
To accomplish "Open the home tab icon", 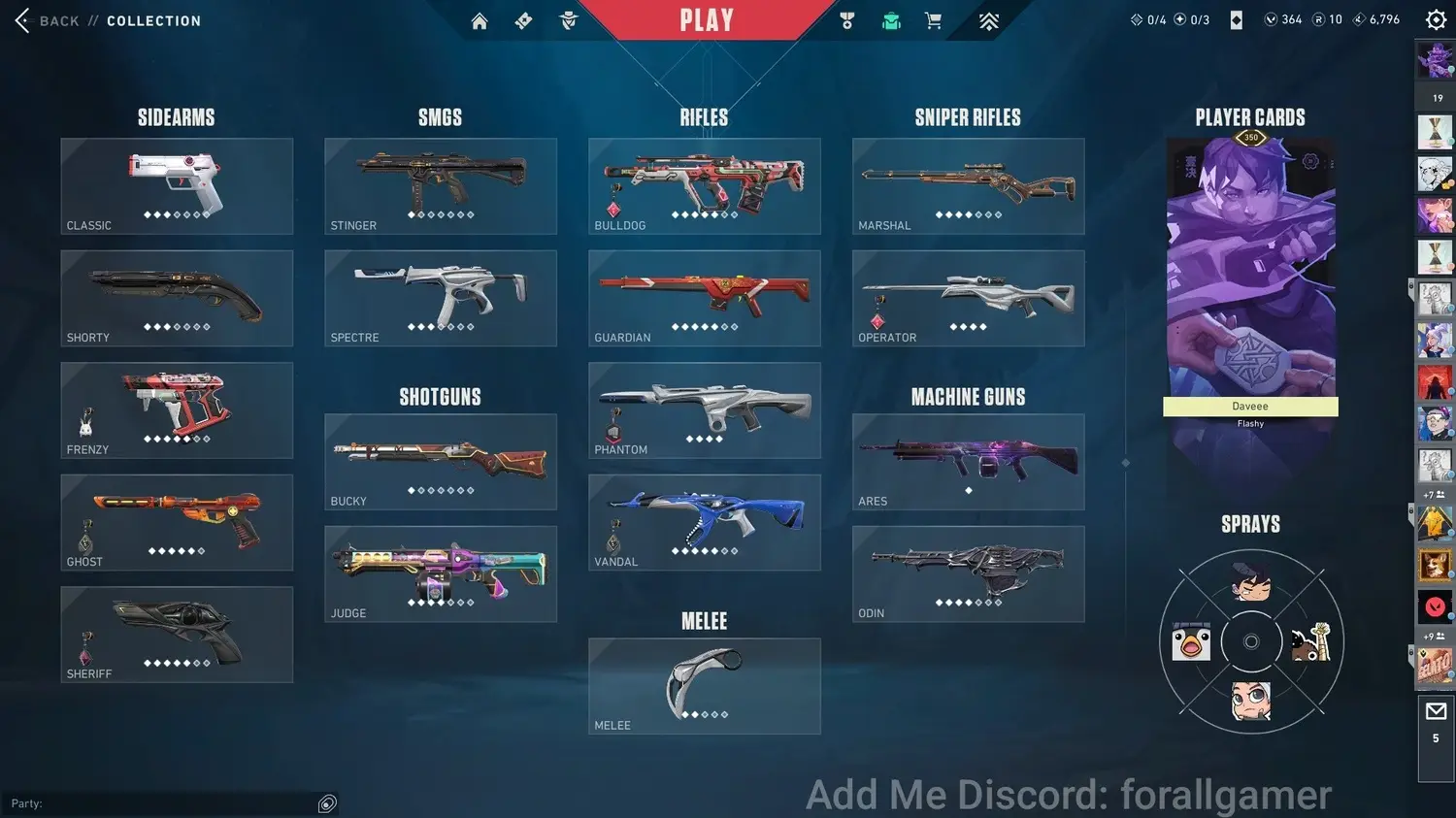I will [x=480, y=21].
